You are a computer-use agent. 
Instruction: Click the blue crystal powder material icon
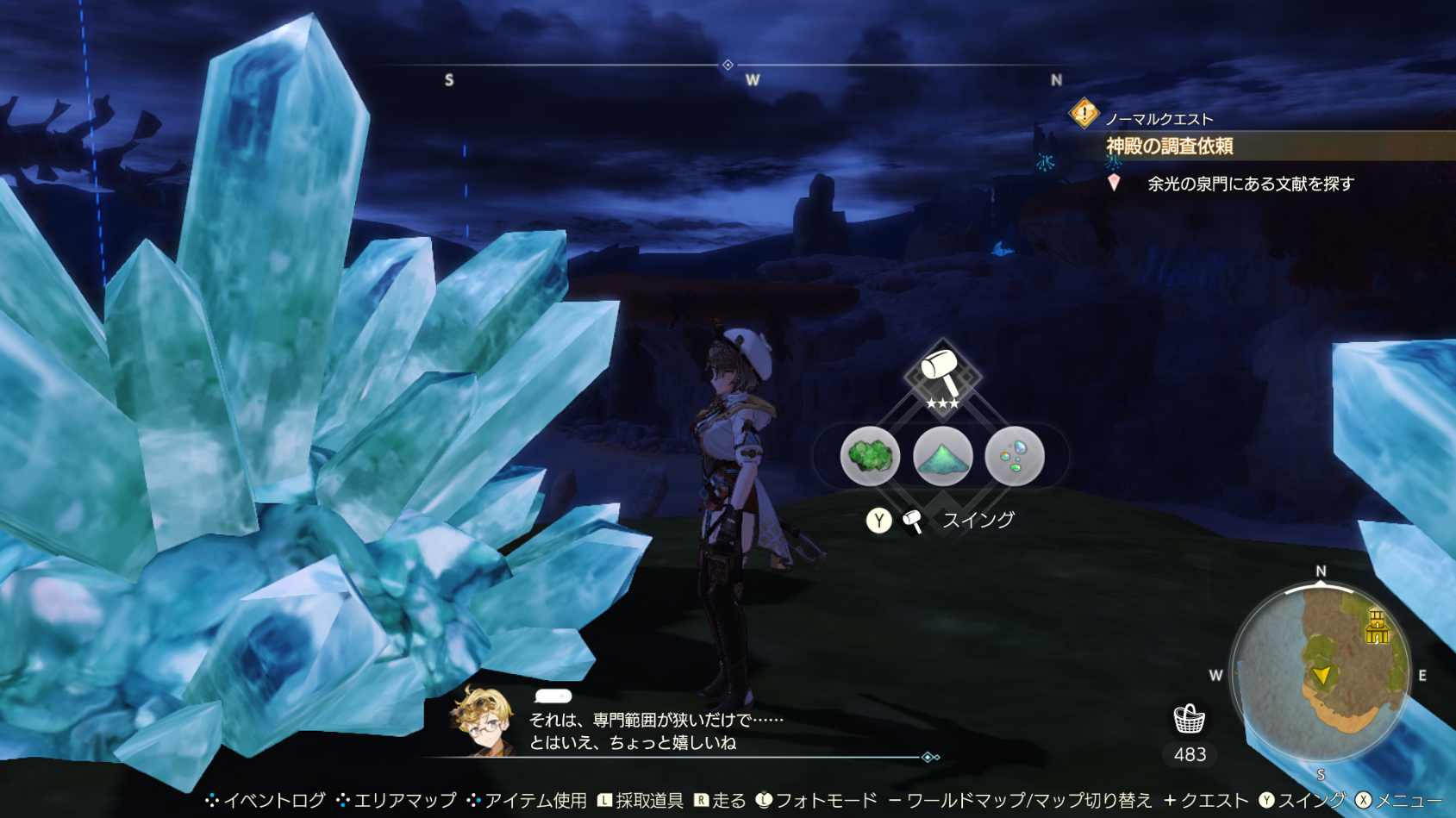[x=941, y=457]
